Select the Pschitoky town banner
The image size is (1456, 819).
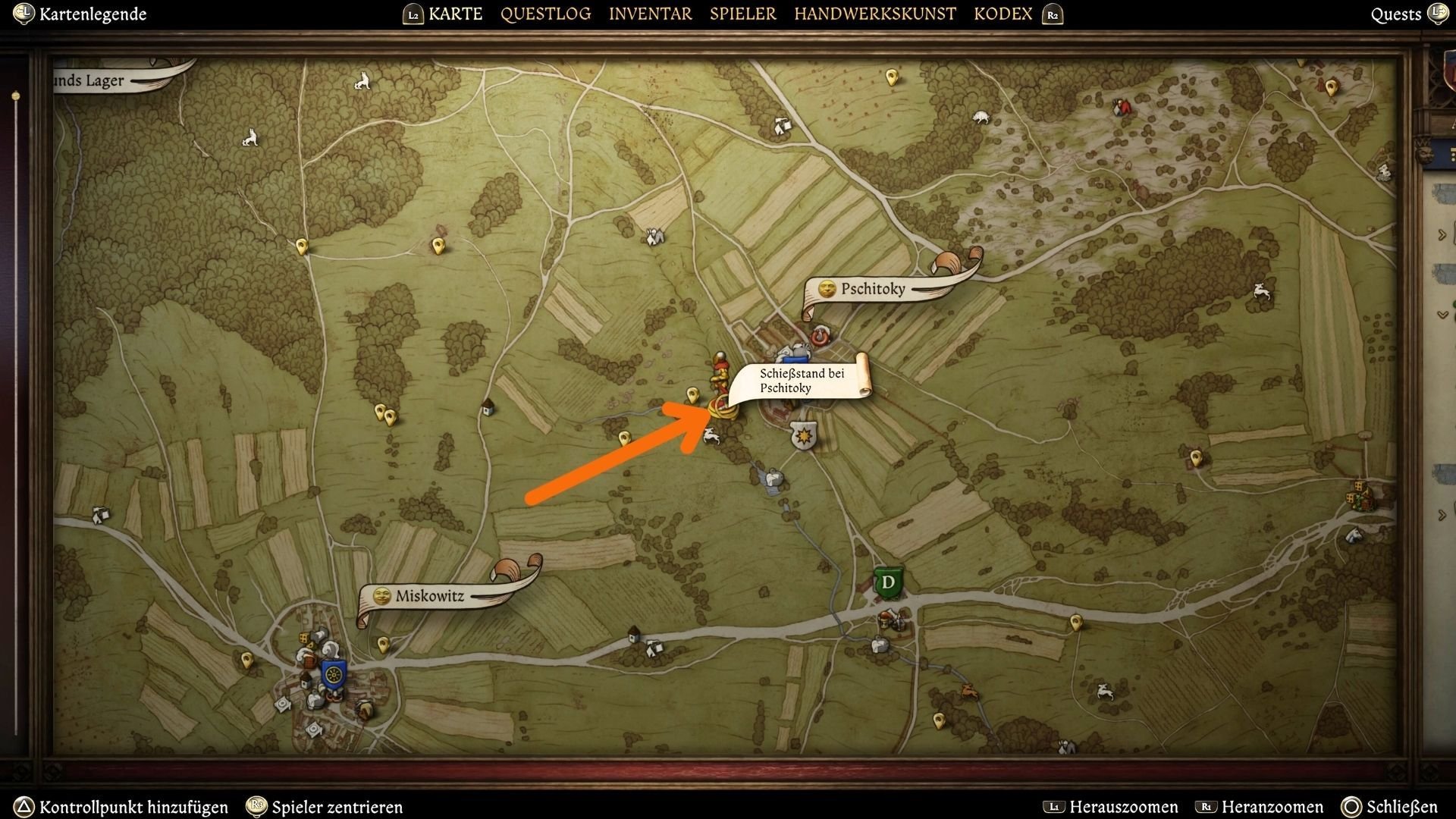874,289
